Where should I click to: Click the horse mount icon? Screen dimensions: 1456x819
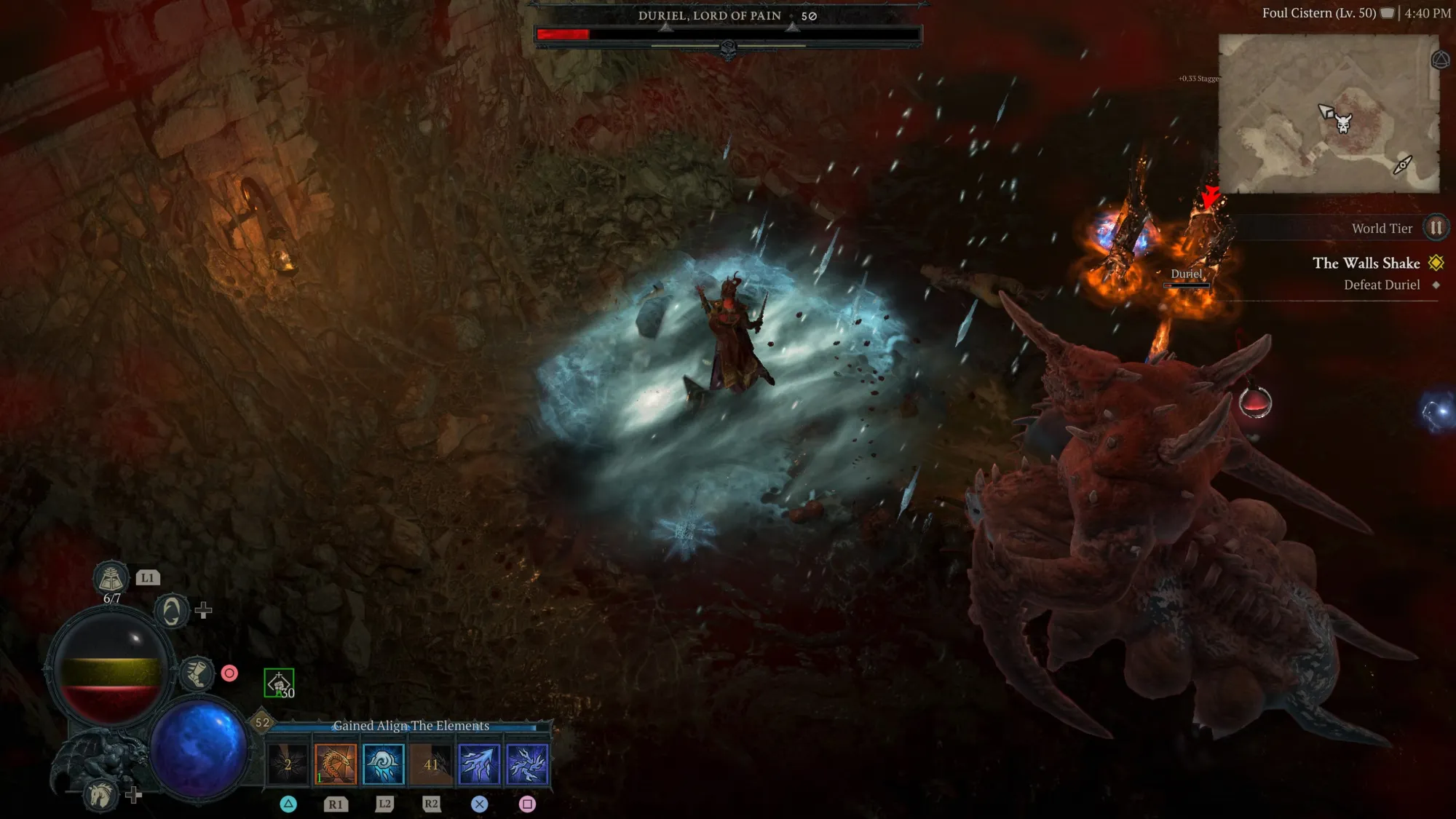coord(100,794)
